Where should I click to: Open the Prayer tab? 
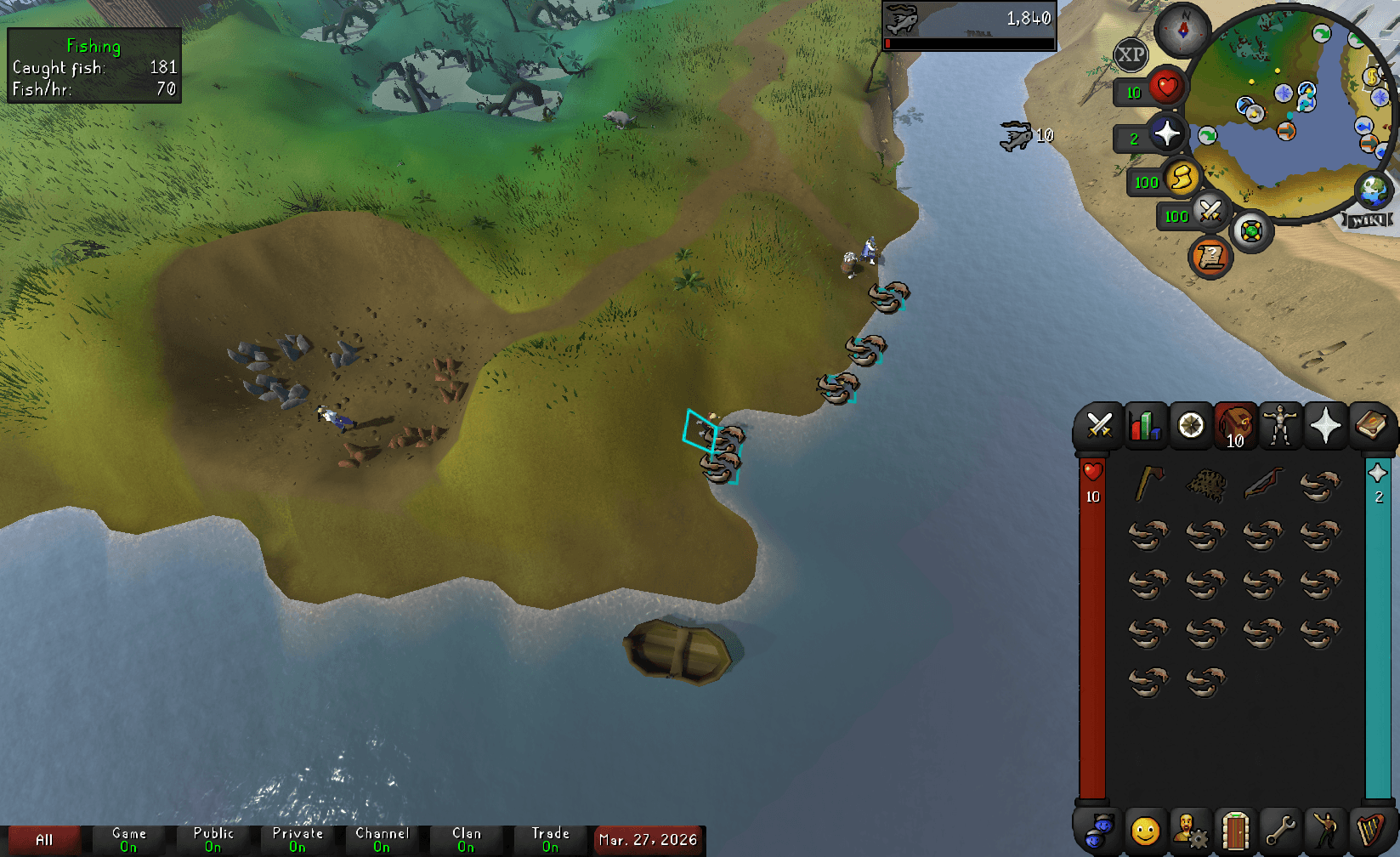1327,425
